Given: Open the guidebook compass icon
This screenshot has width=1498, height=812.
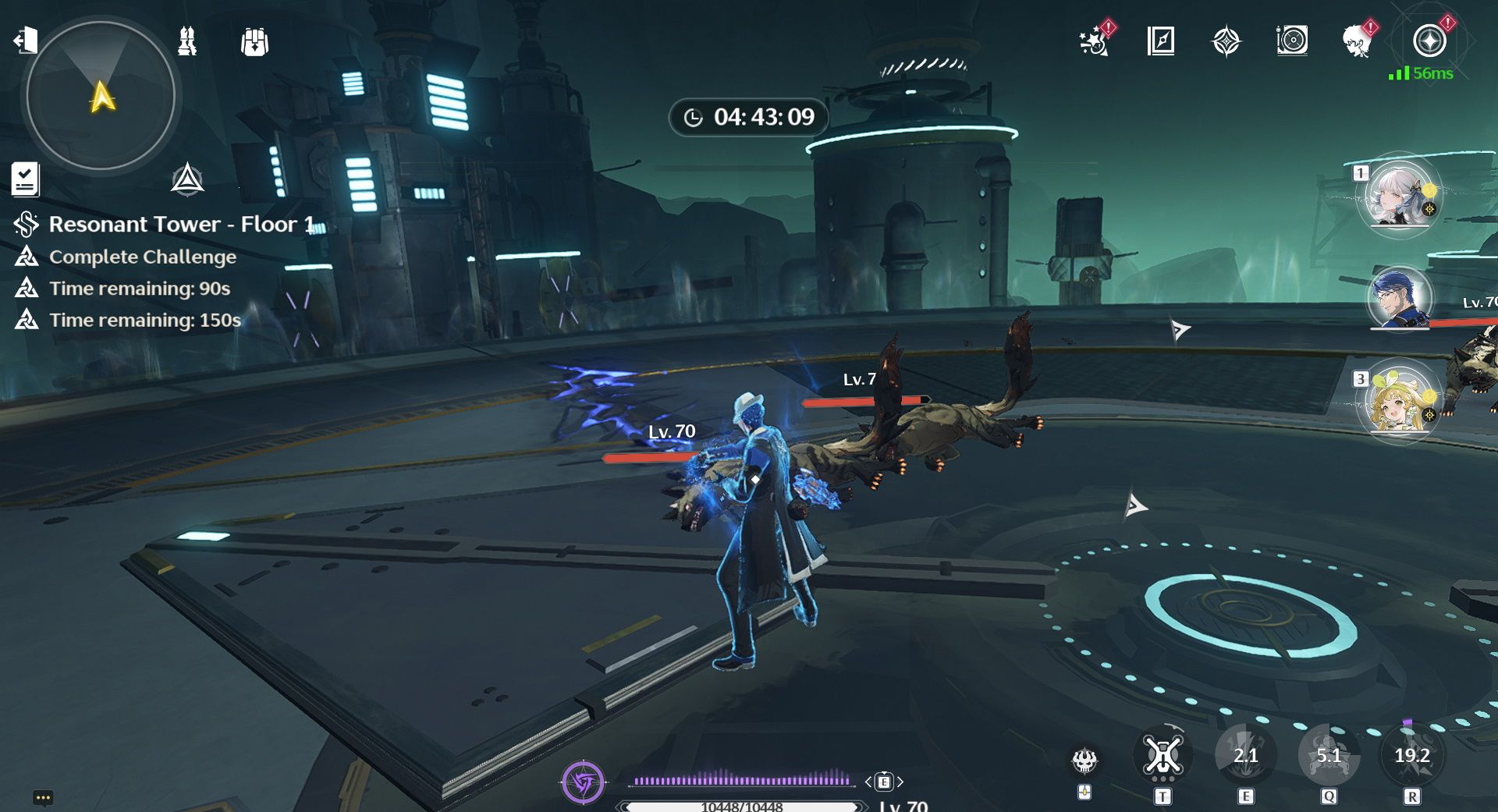Looking at the screenshot, I should pos(1161,41).
